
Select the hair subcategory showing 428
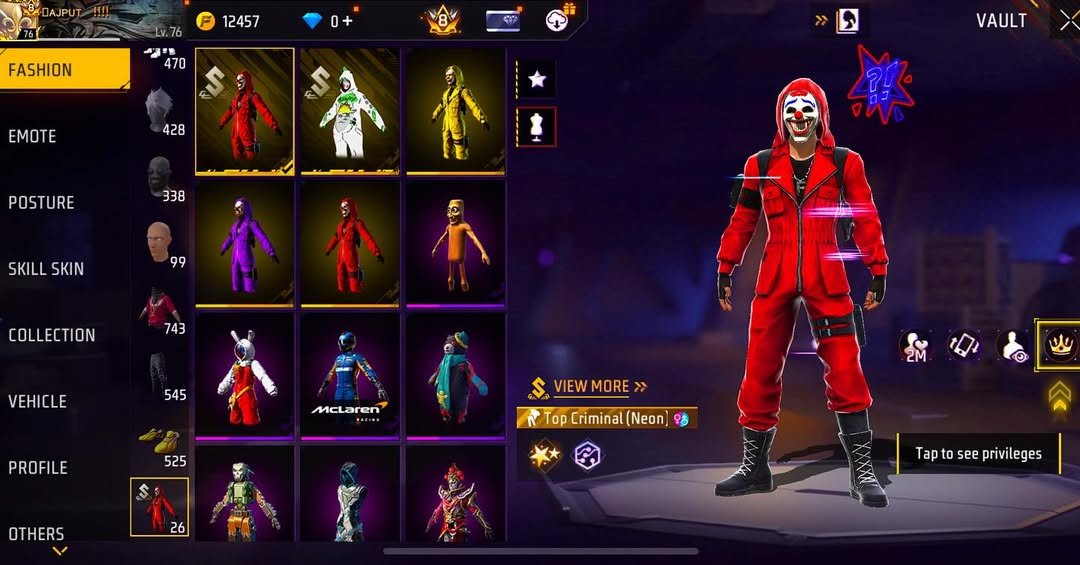point(160,112)
